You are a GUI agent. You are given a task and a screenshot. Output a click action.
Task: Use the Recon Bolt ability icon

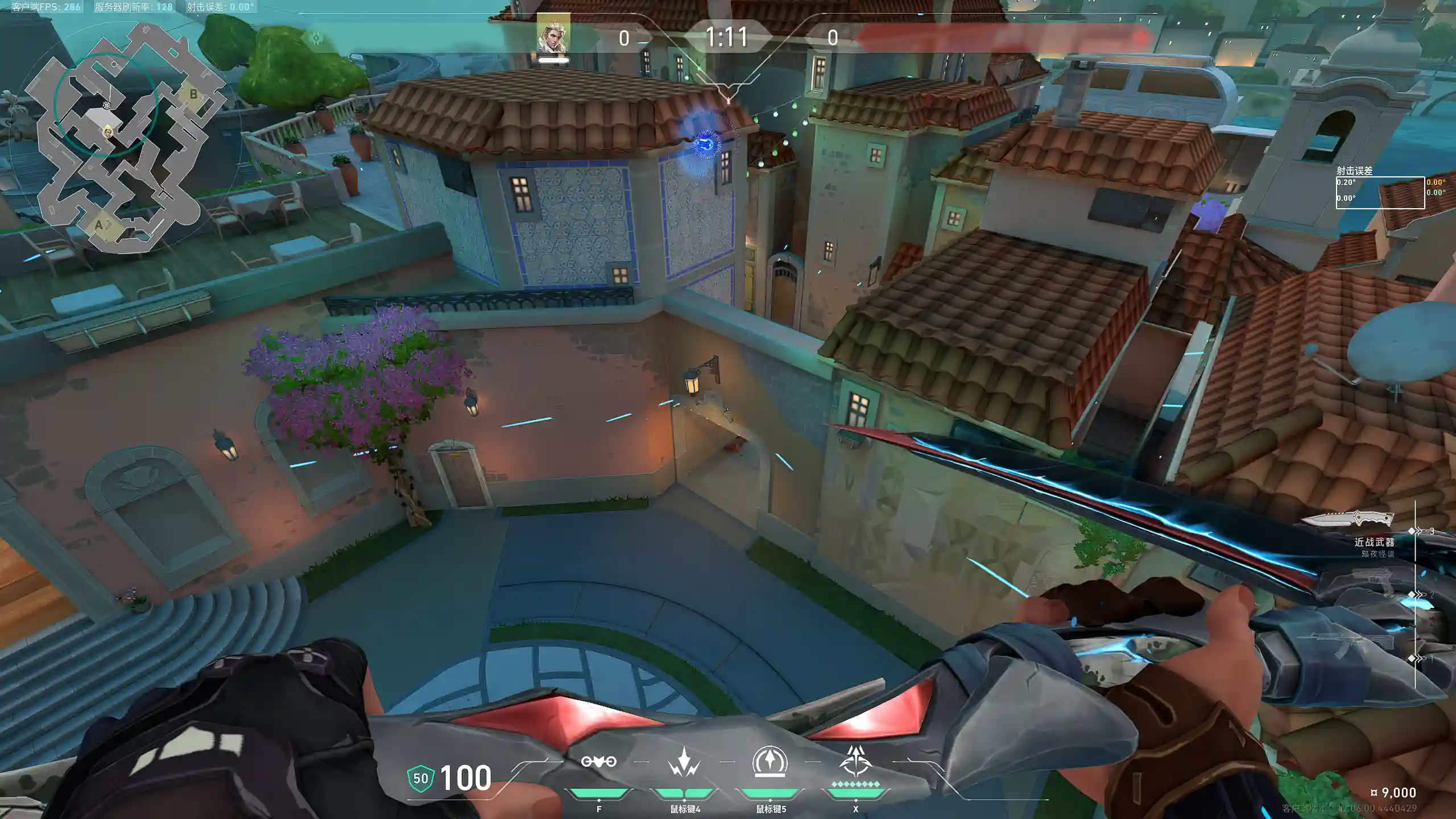point(770,762)
